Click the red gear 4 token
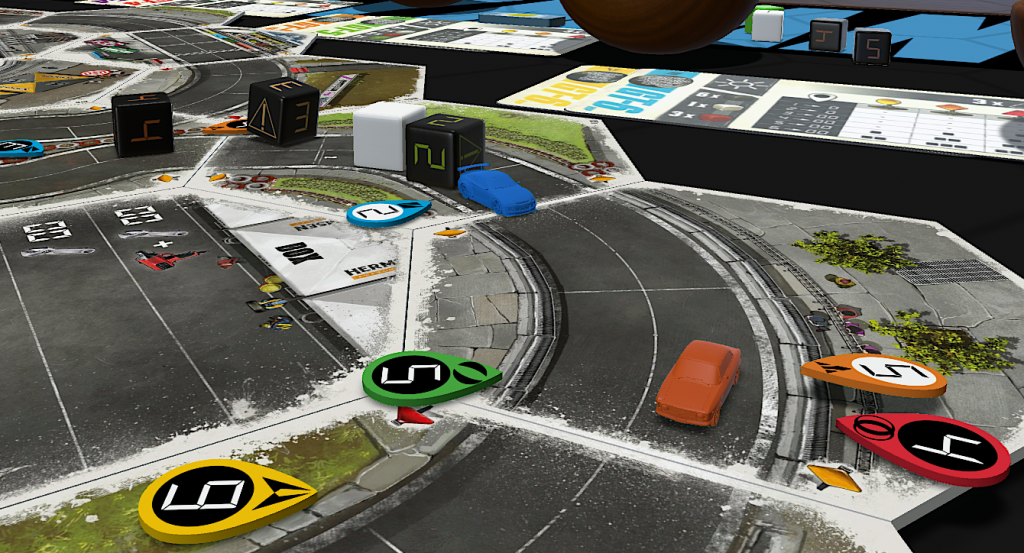 [x=925, y=449]
